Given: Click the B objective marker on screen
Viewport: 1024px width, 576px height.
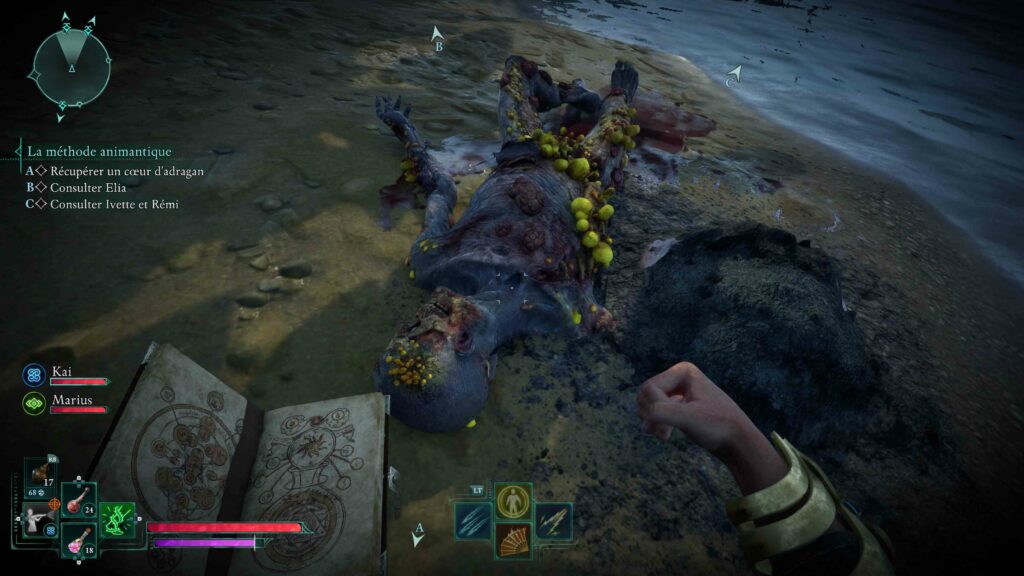Looking at the screenshot, I should tap(437, 38).
